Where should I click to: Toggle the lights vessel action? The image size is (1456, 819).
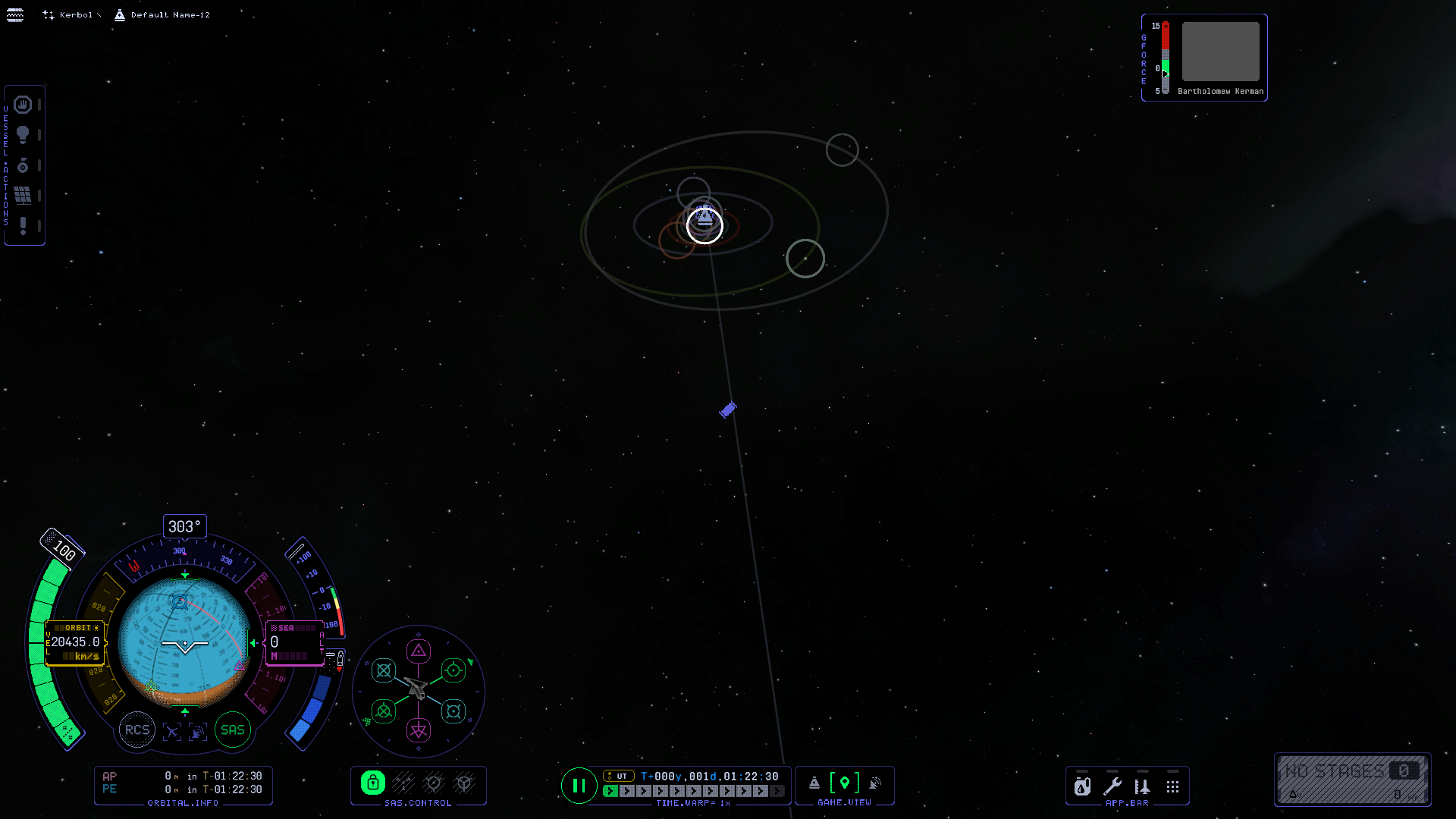click(x=23, y=135)
